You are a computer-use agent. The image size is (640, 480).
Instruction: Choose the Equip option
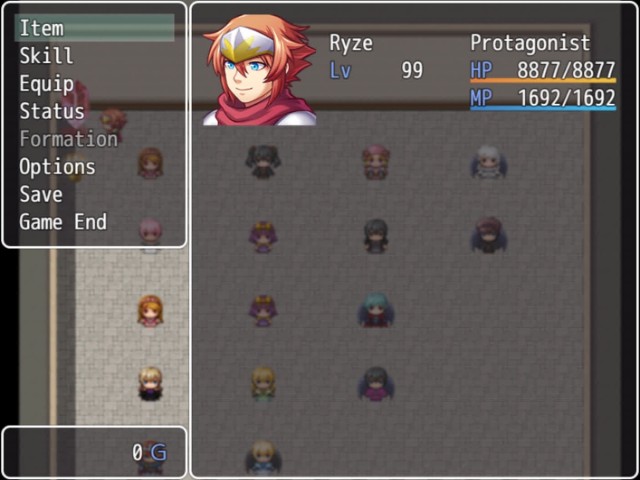point(46,84)
